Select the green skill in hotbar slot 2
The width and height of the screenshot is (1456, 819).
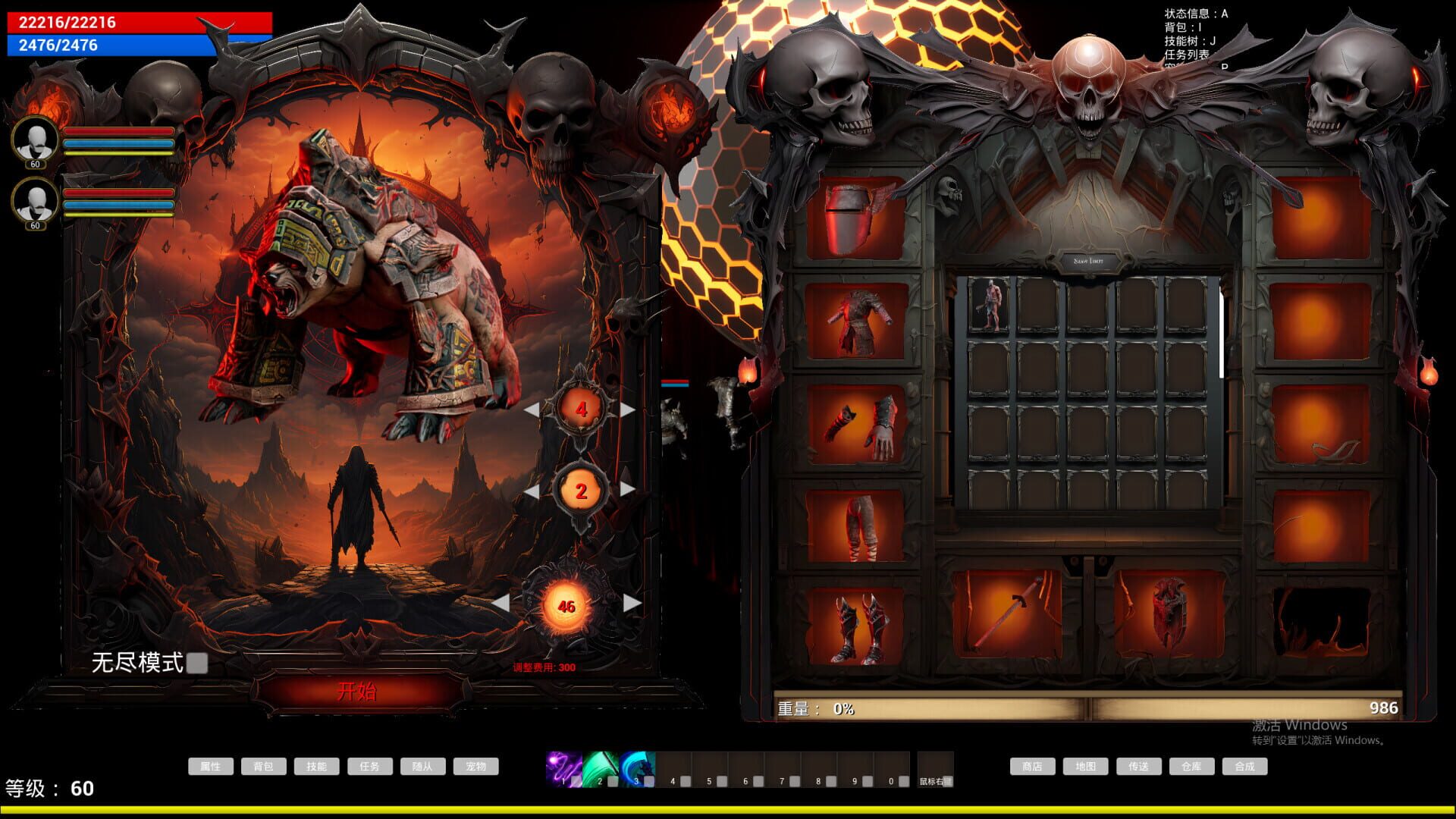pyautogui.click(x=602, y=768)
